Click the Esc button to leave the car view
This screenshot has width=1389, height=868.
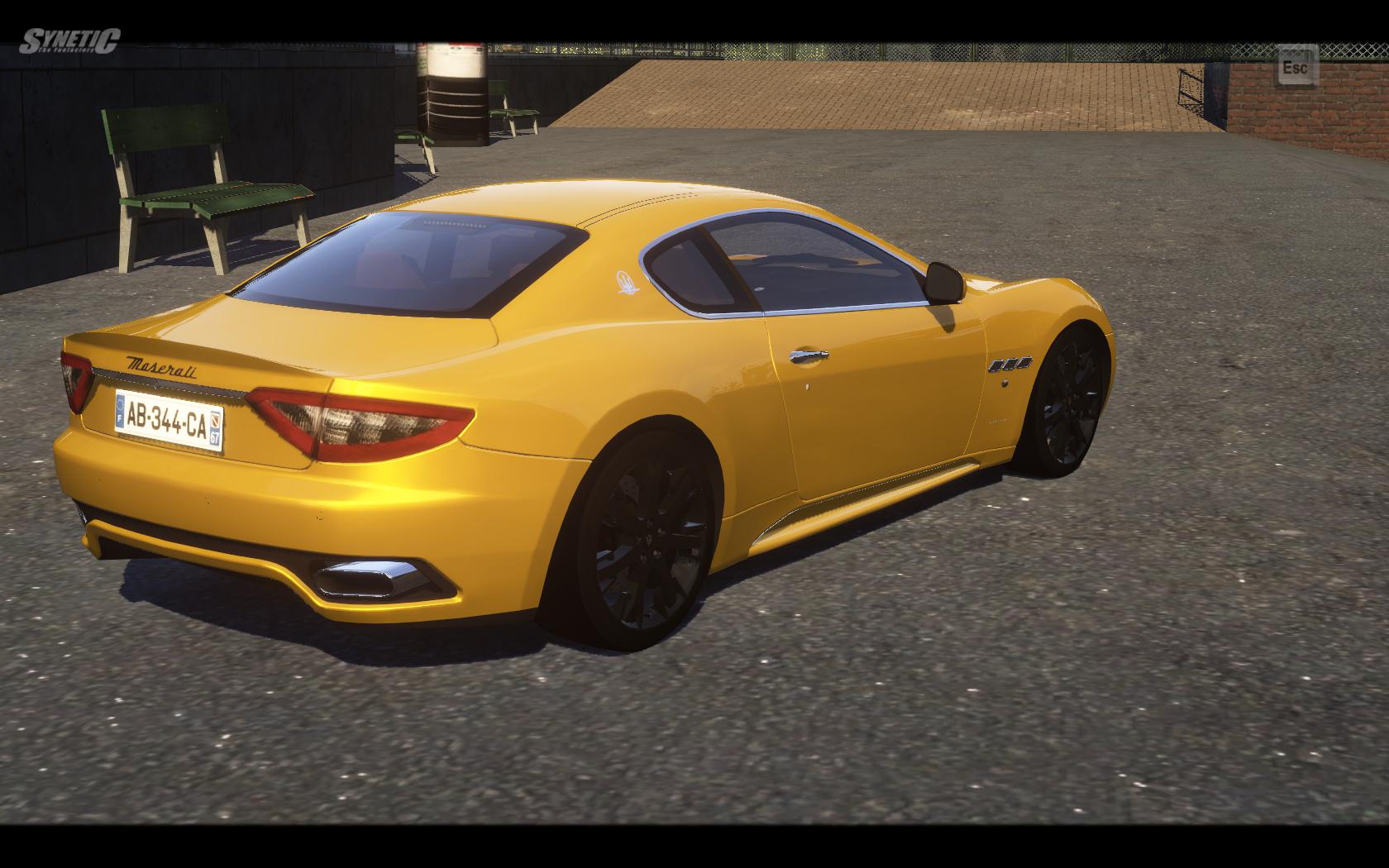(1296, 68)
